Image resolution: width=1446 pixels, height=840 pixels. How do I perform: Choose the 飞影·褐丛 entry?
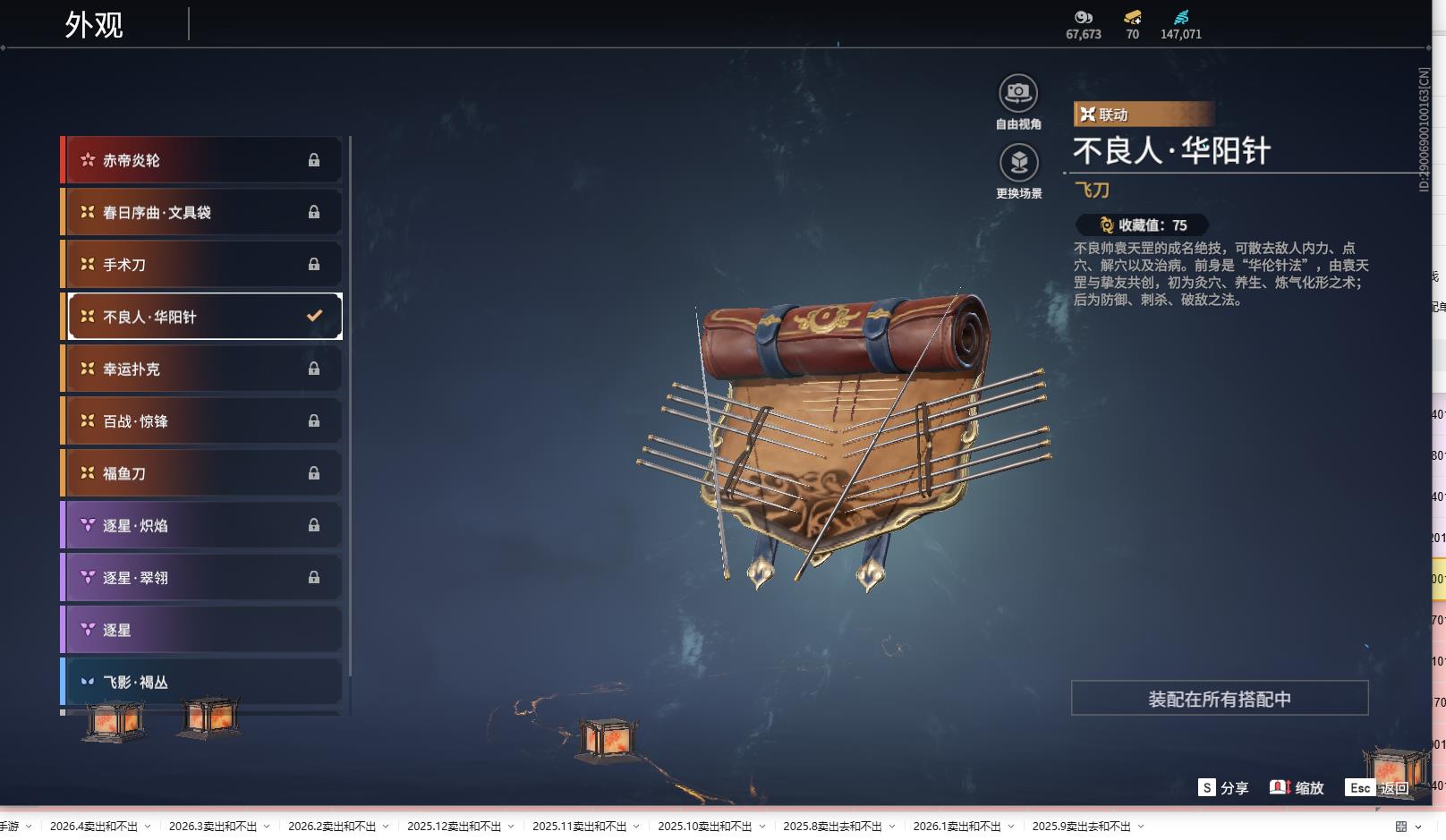click(x=202, y=682)
